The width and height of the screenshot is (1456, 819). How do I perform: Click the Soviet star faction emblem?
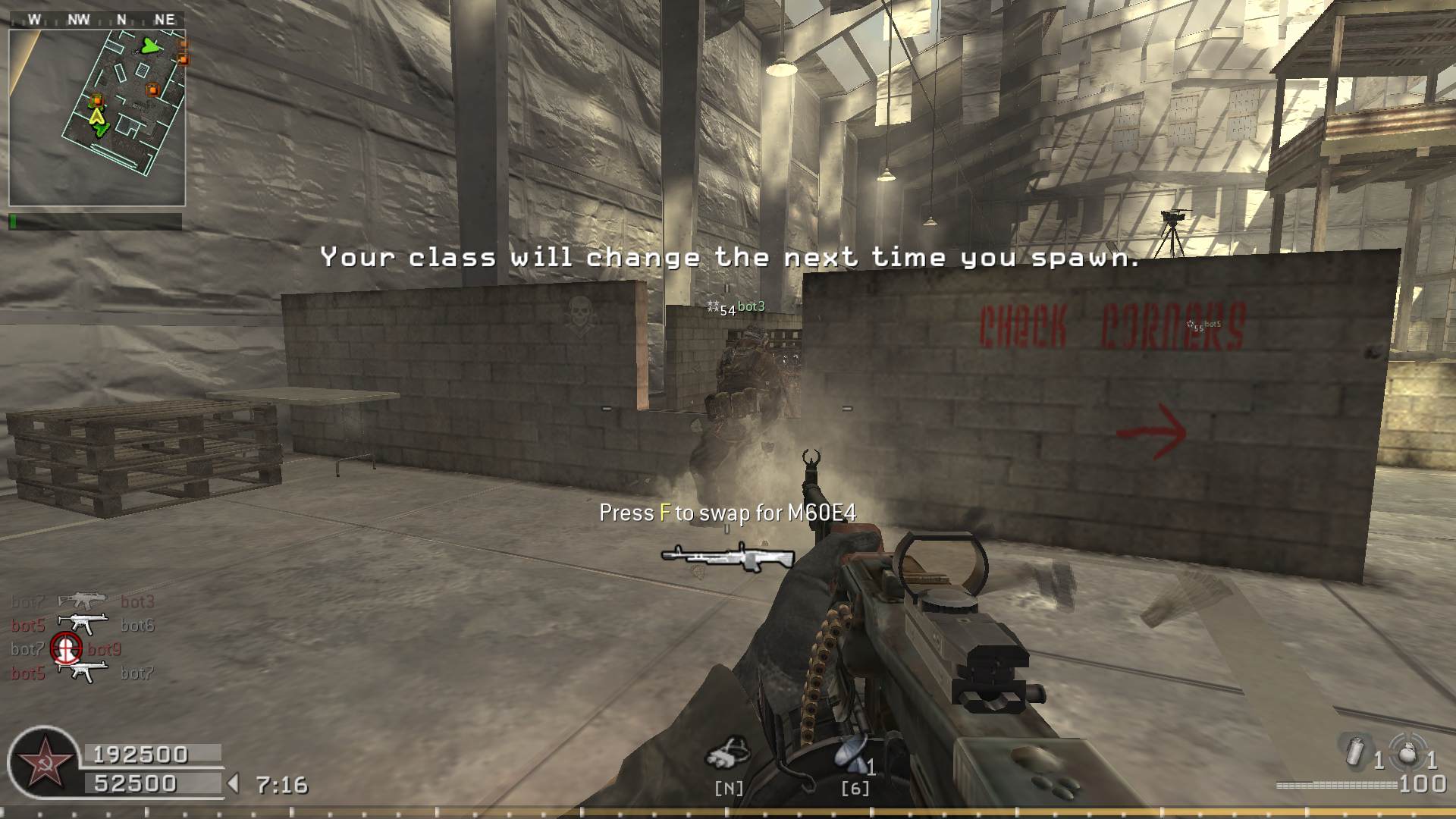click(42, 761)
